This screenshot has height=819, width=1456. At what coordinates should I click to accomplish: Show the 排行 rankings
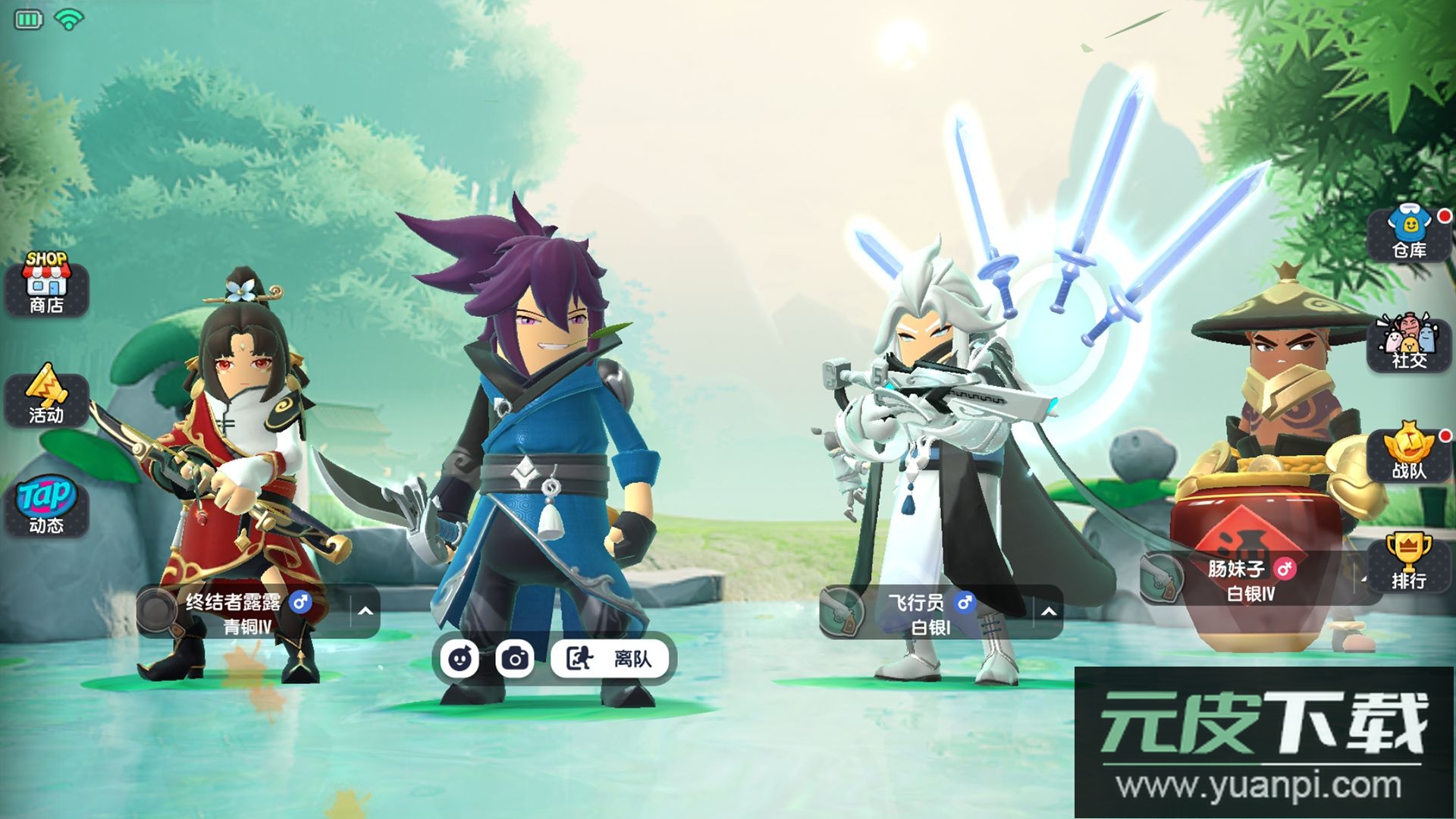1409,563
